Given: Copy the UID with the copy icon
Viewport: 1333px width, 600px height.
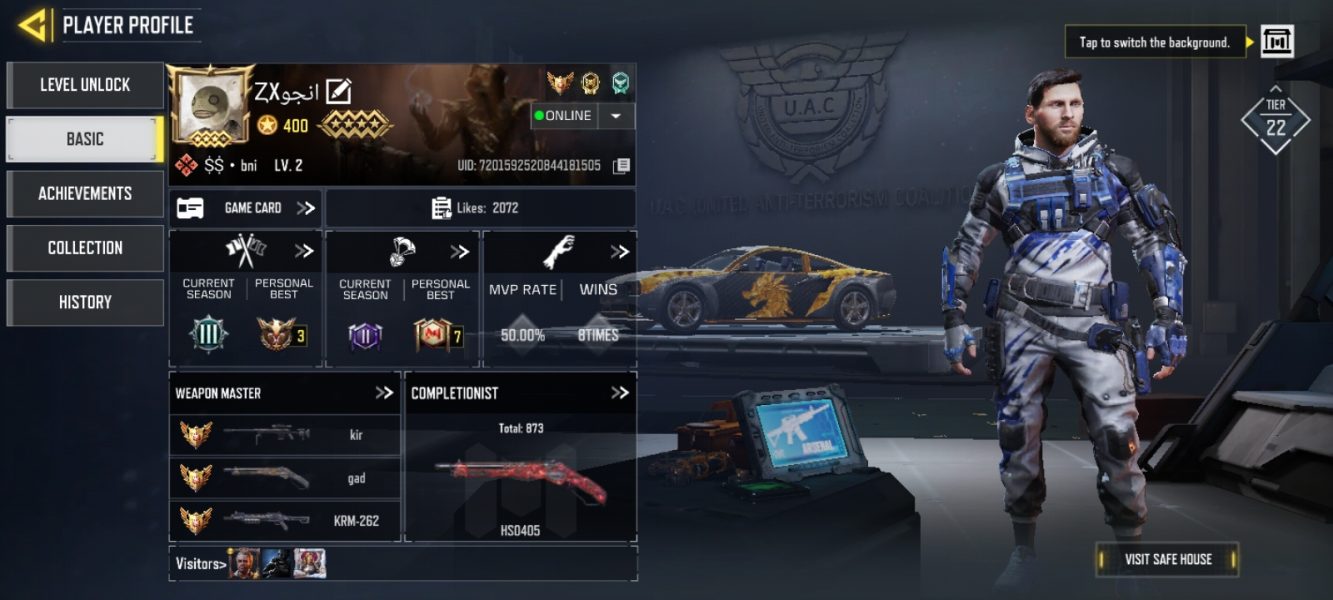Looking at the screenshot, I should pos(621,166).
